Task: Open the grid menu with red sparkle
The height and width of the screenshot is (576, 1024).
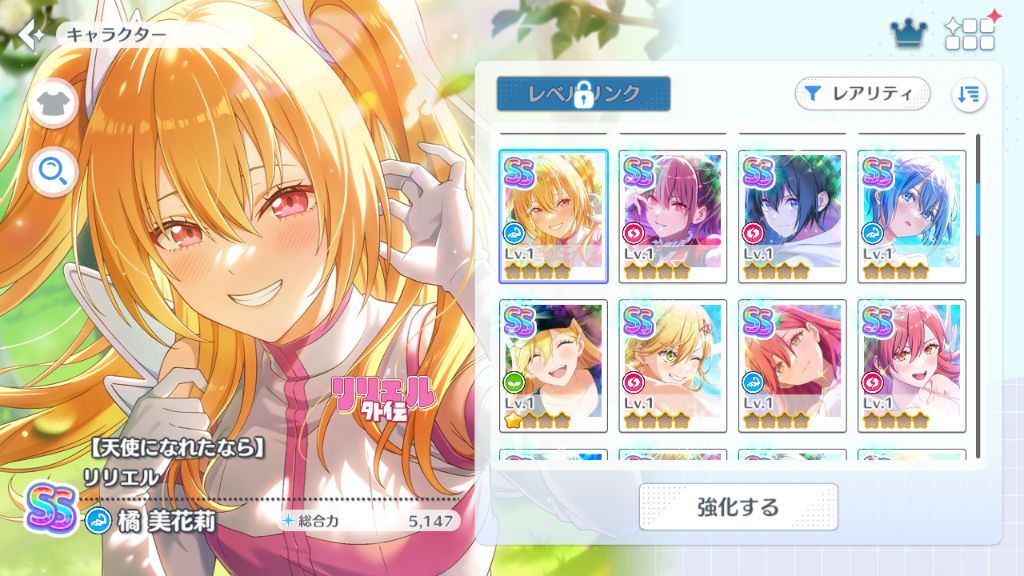Action: click(970, 33)
